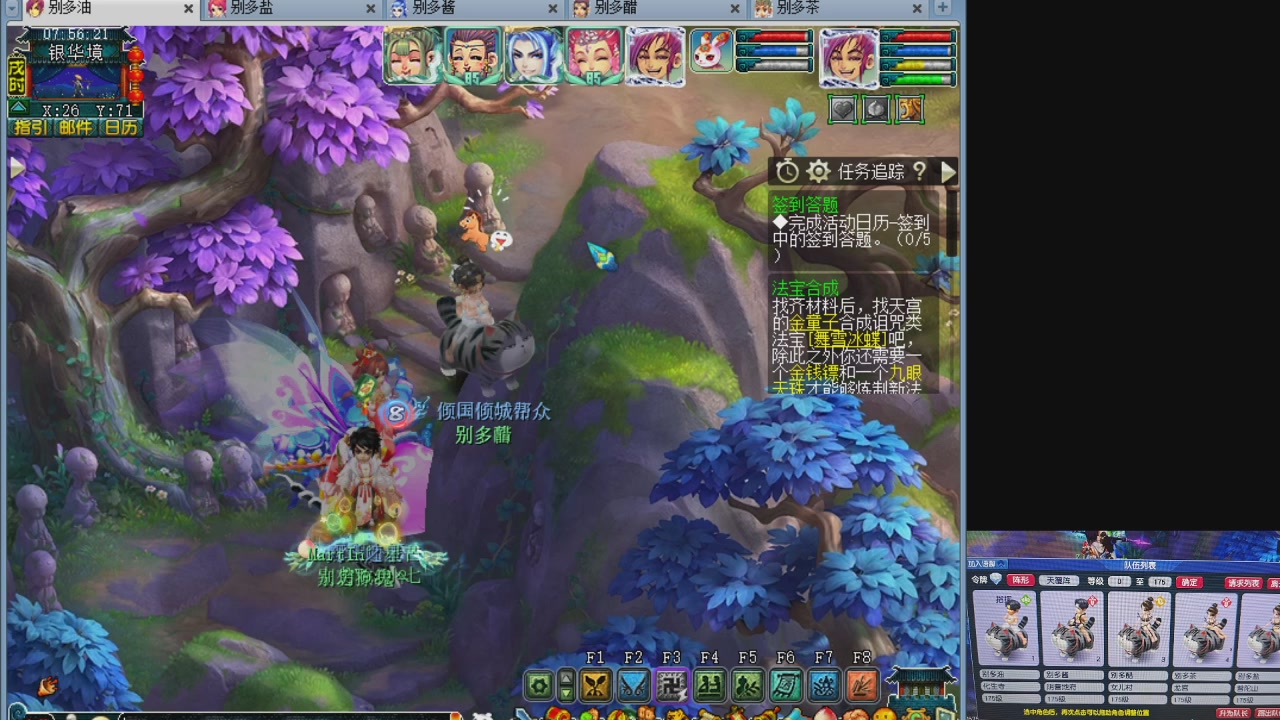Image resolution: width=1280 pixels, height=720 pixels.
Task: Click the max level 175 input field
Action: tap(1159, 582)
